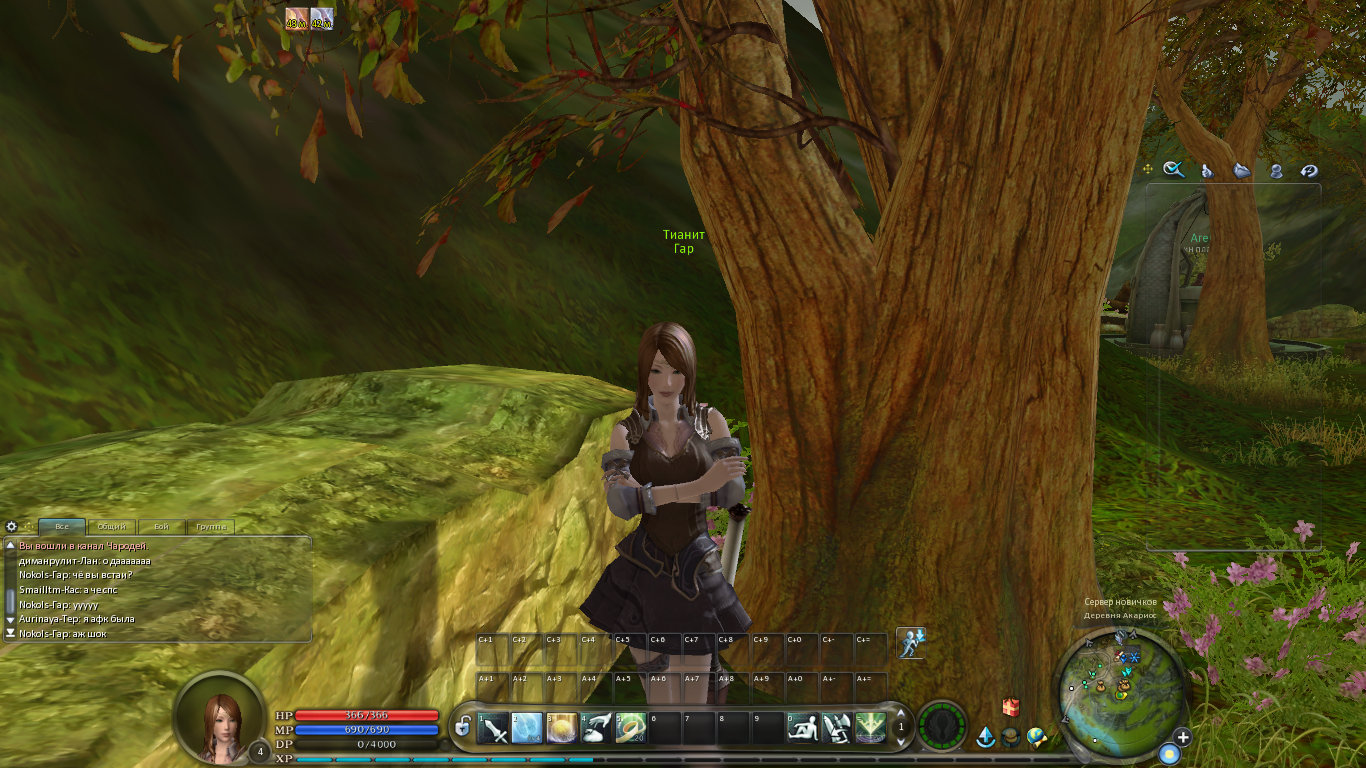Click the running figure icon above hotbar
This screenshot has width=1366, height=768.
click(910, 642)
